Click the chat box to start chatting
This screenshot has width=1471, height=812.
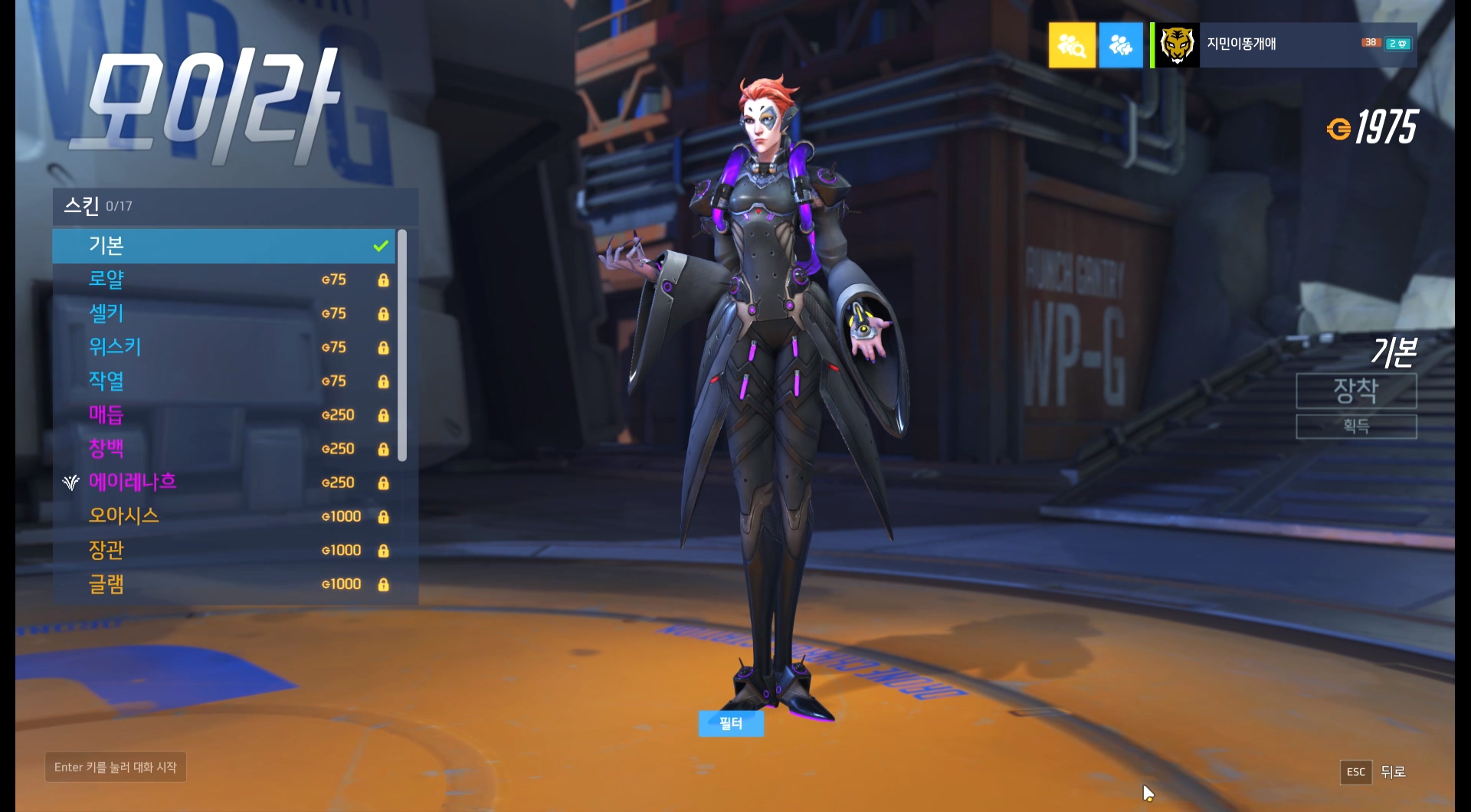point(116,767)
